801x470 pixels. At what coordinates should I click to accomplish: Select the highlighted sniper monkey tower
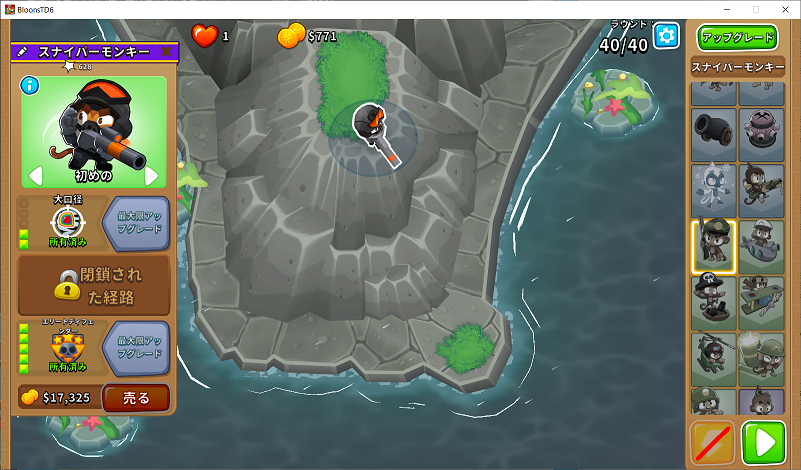(x=712, y=246)
